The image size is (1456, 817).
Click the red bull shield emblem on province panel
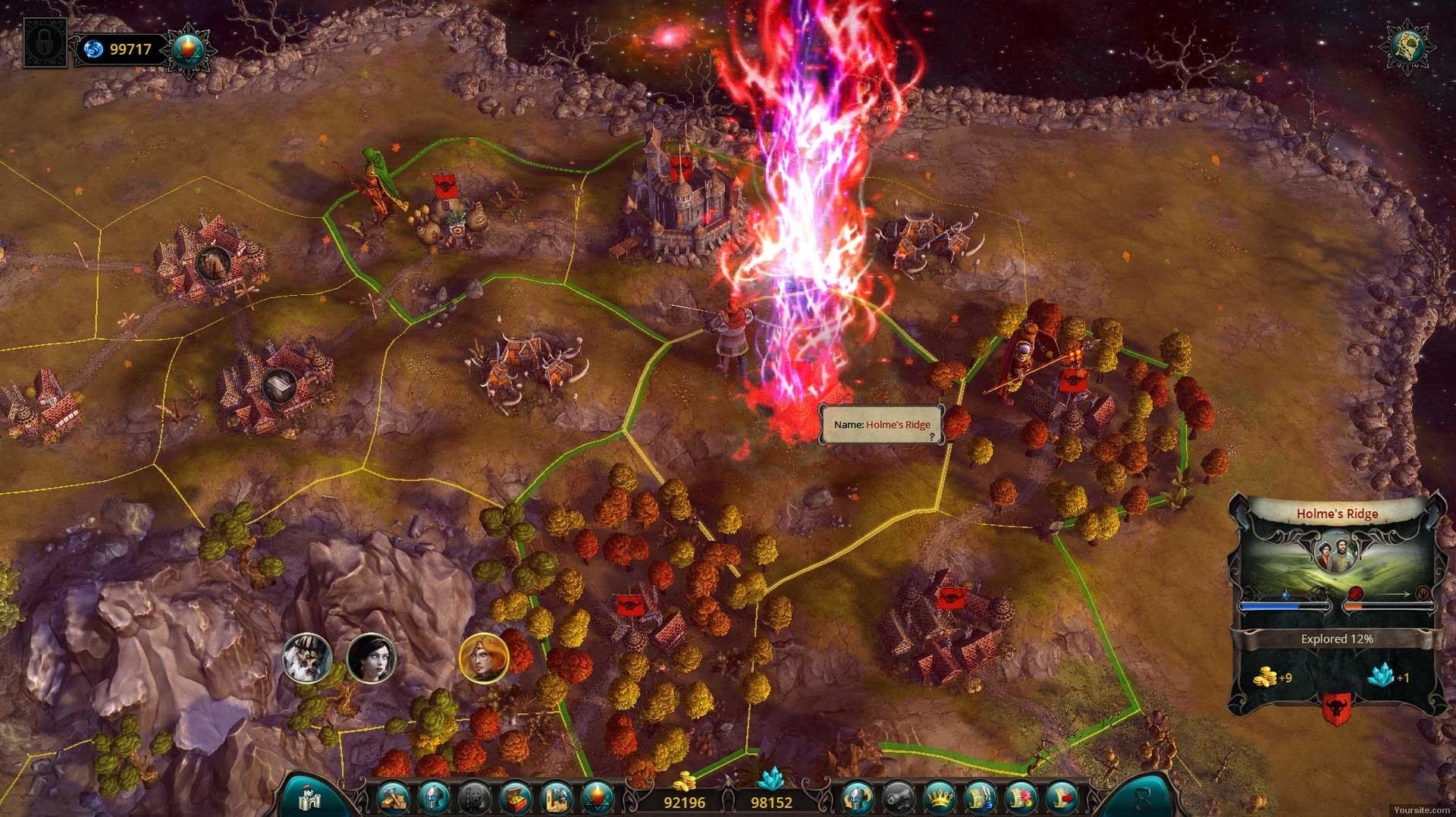(x=1336, y=709)
